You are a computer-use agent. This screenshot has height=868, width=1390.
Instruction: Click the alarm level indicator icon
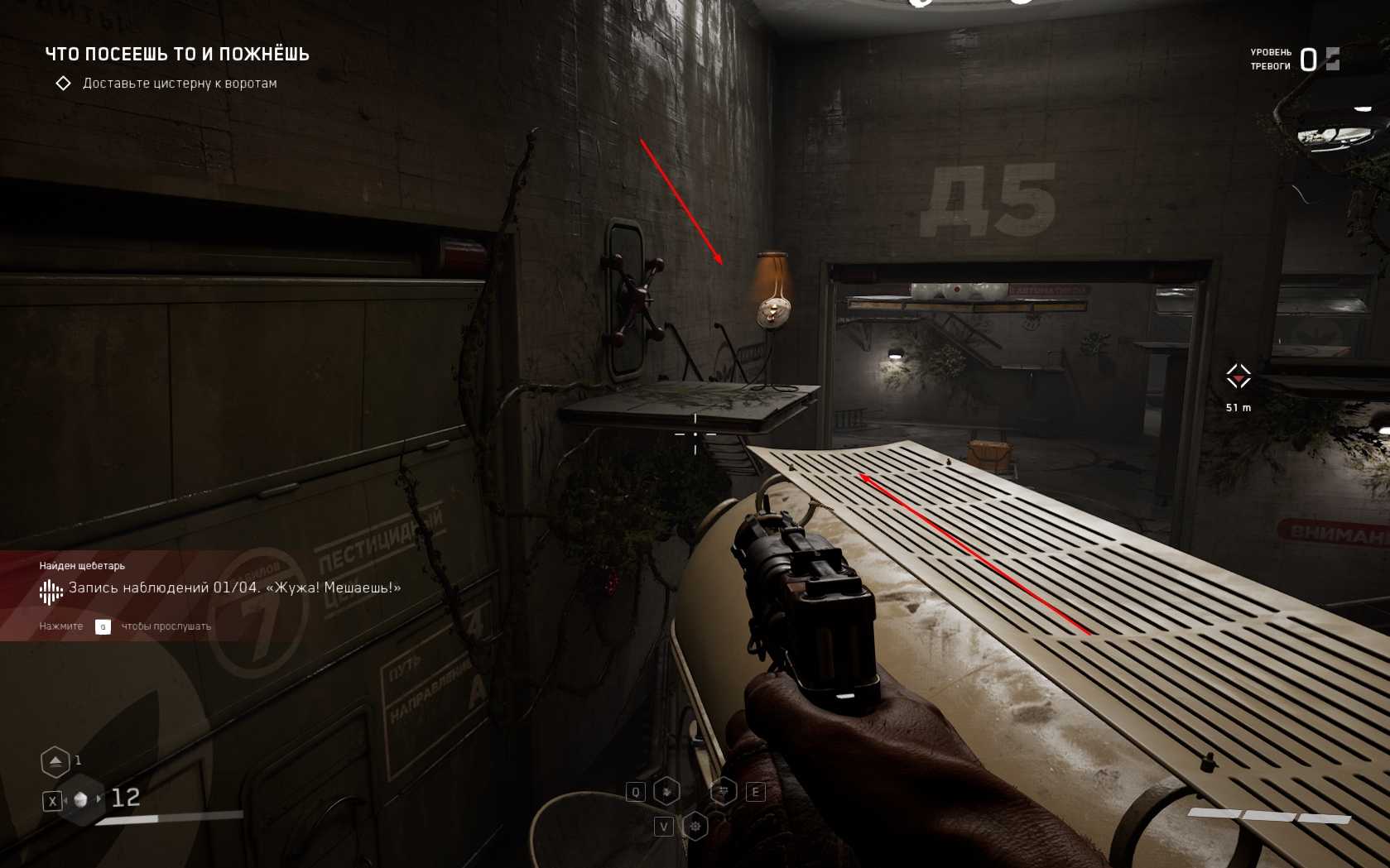1332,59
